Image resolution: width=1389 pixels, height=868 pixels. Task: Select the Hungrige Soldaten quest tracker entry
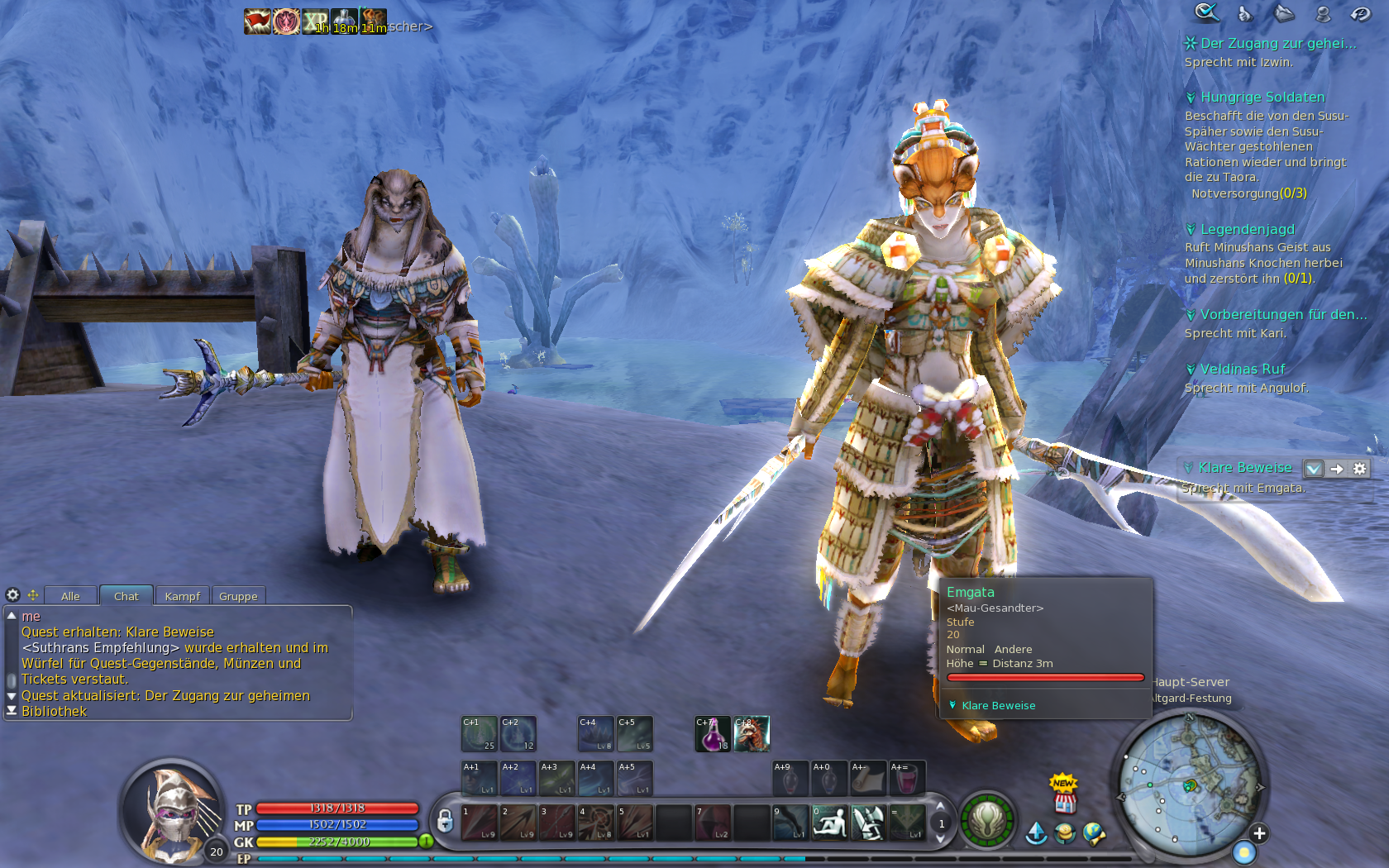(1262, 98)
